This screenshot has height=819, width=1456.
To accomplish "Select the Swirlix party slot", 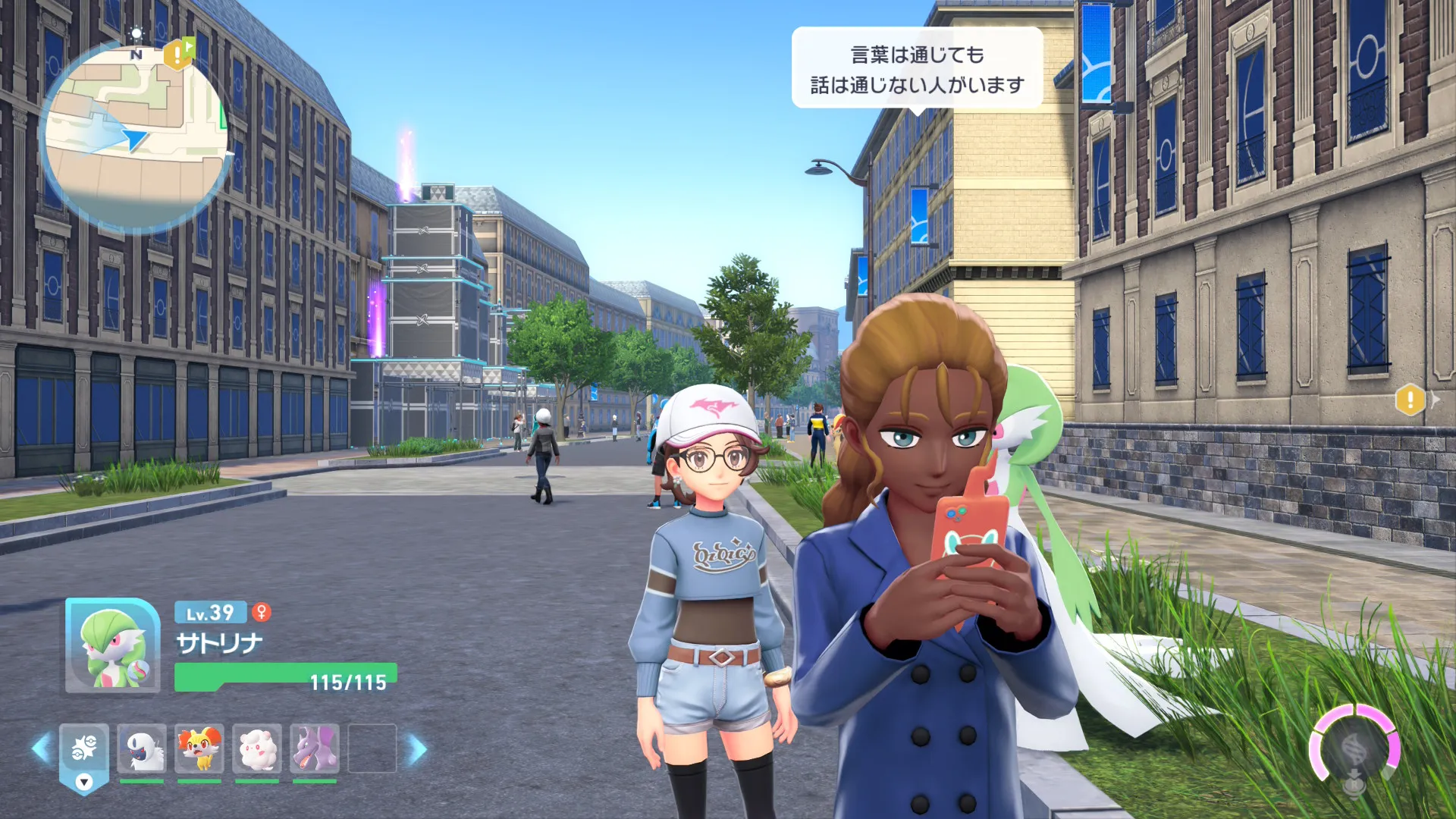I will point(257,748).
